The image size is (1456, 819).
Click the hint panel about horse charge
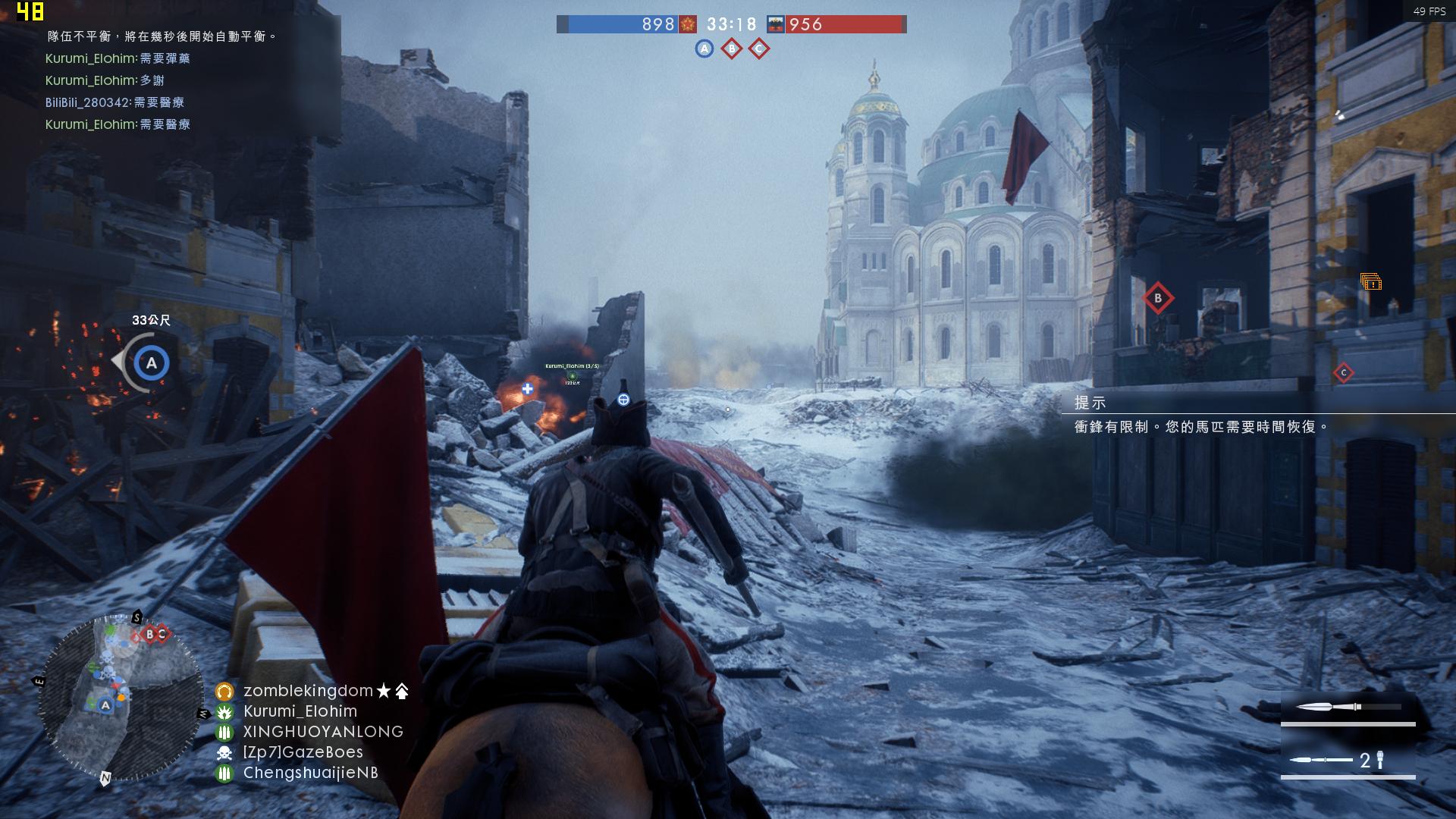tap(1202, 416)
